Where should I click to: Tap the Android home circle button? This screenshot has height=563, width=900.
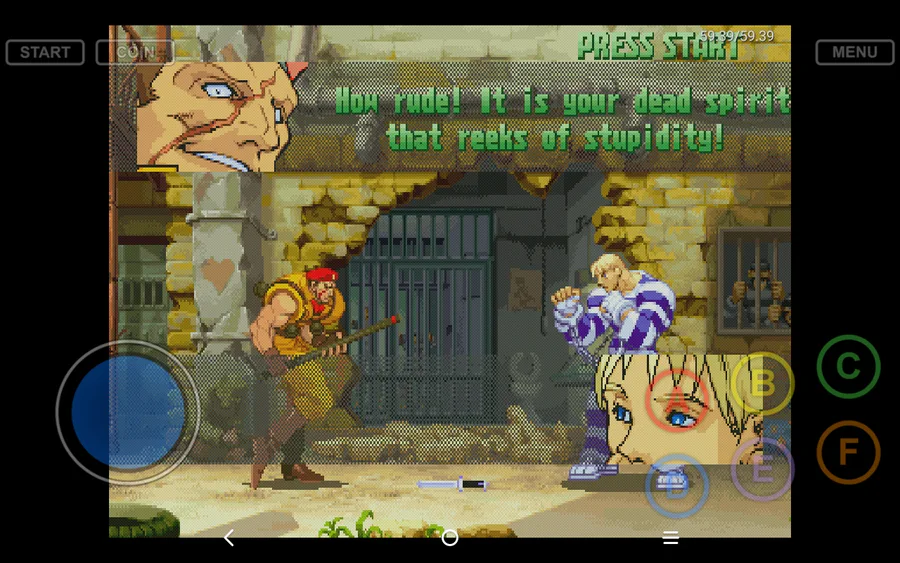click(450, 538)
